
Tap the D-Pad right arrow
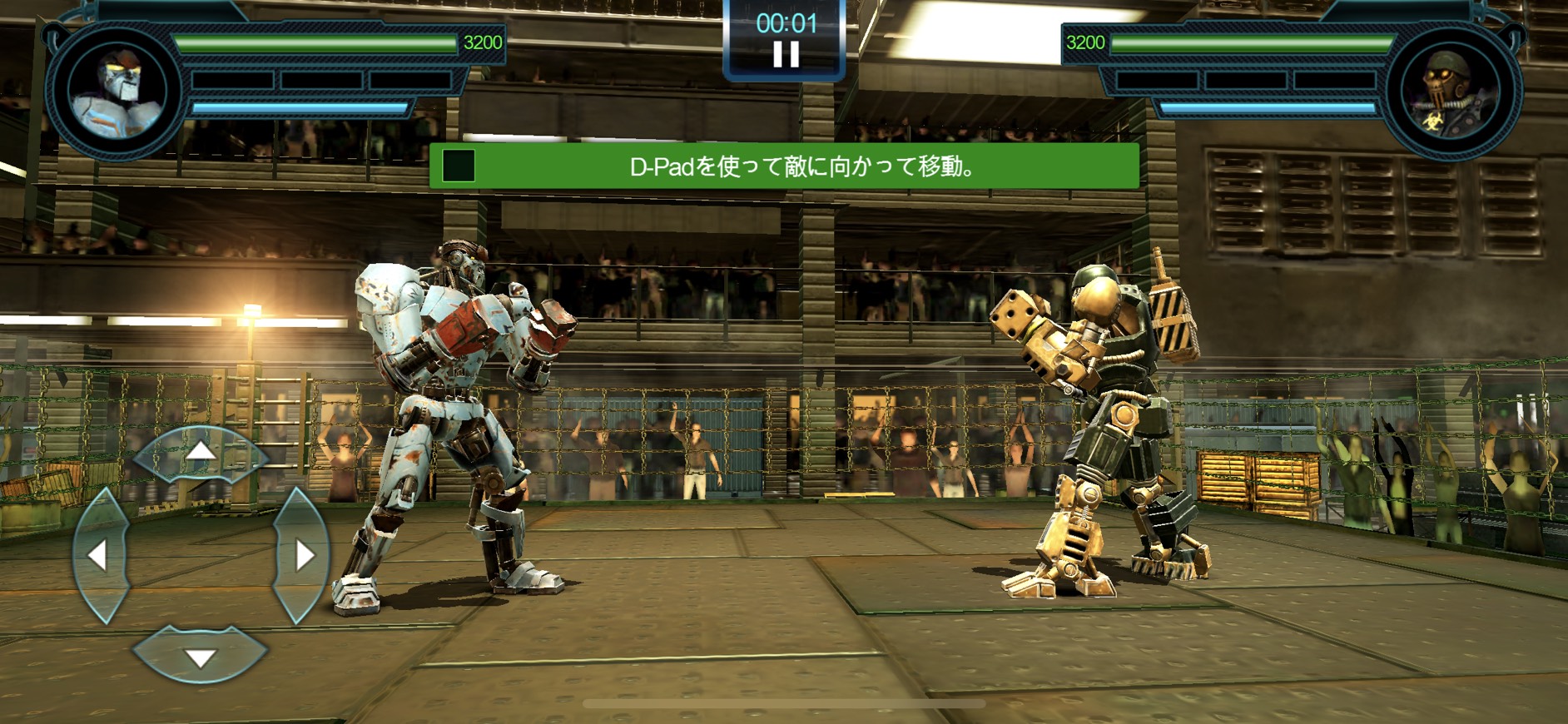click(301, 555)
